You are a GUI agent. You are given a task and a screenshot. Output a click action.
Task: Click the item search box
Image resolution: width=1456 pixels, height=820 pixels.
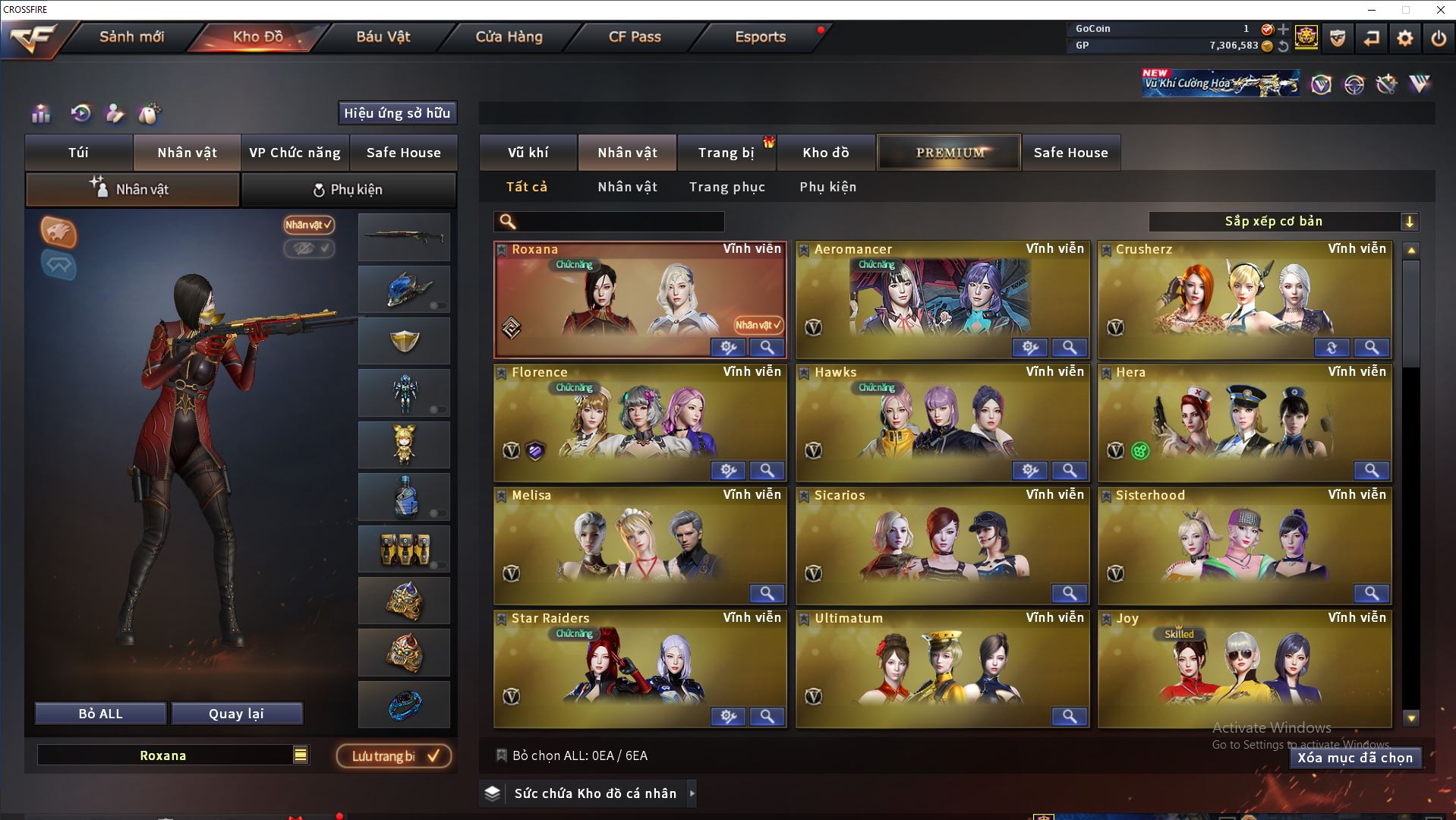pos(619,222)
